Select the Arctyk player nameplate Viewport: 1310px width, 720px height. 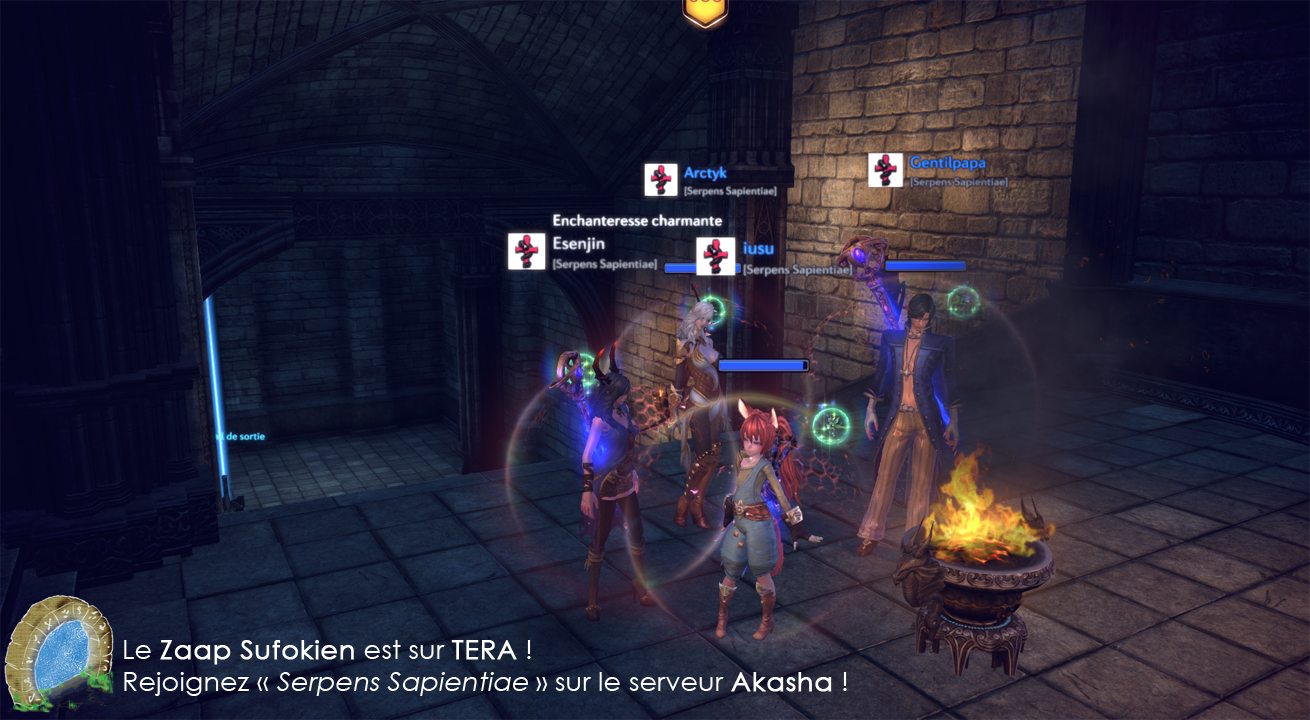(705, 173)
